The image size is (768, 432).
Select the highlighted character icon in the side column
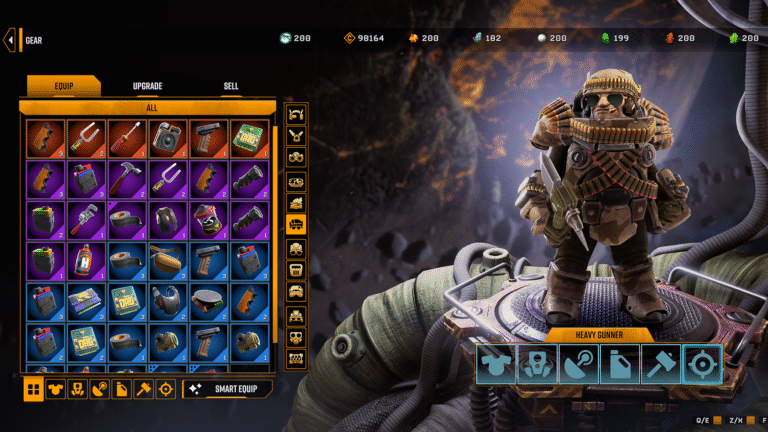coord(296,225)
